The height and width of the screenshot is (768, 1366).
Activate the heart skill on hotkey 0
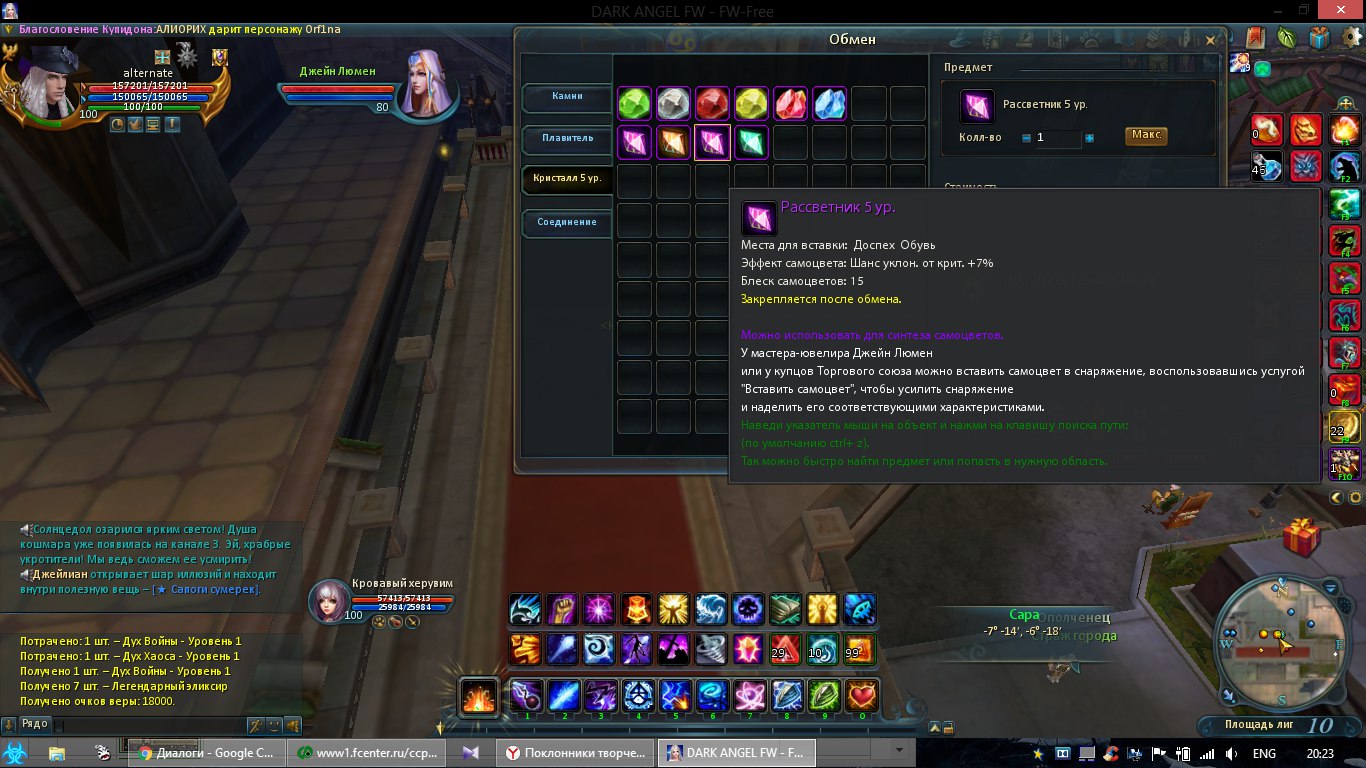pos(862,695)
